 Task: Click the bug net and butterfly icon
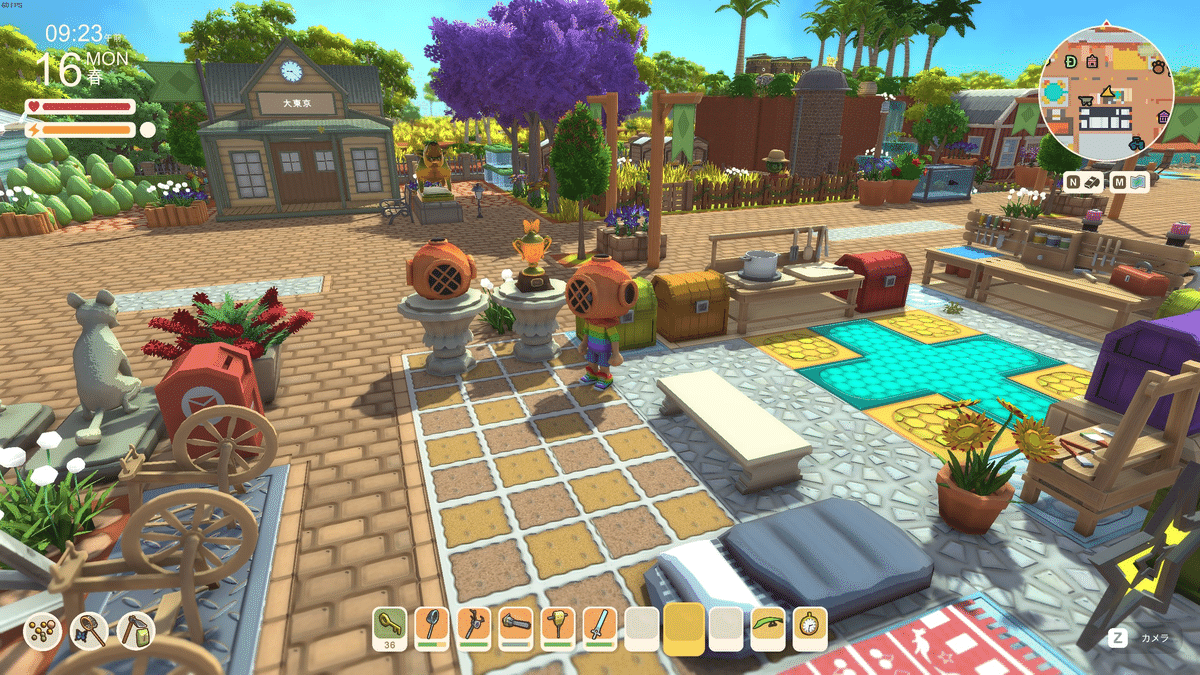point(89,631)
